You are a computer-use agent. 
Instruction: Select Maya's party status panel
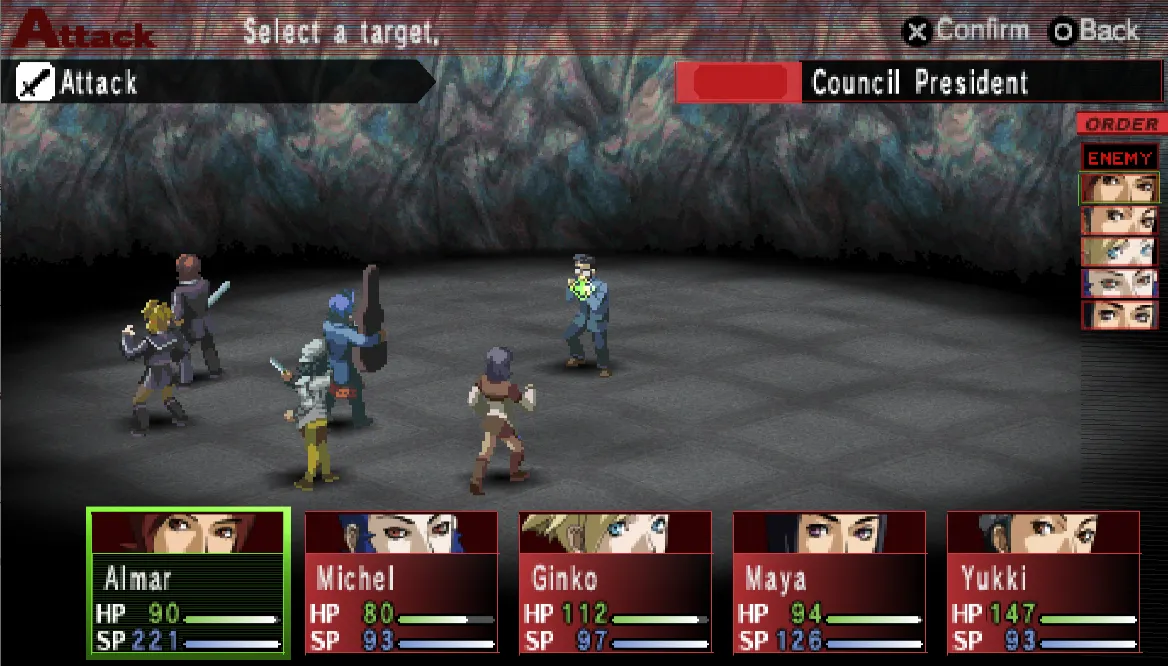[829, 583]
